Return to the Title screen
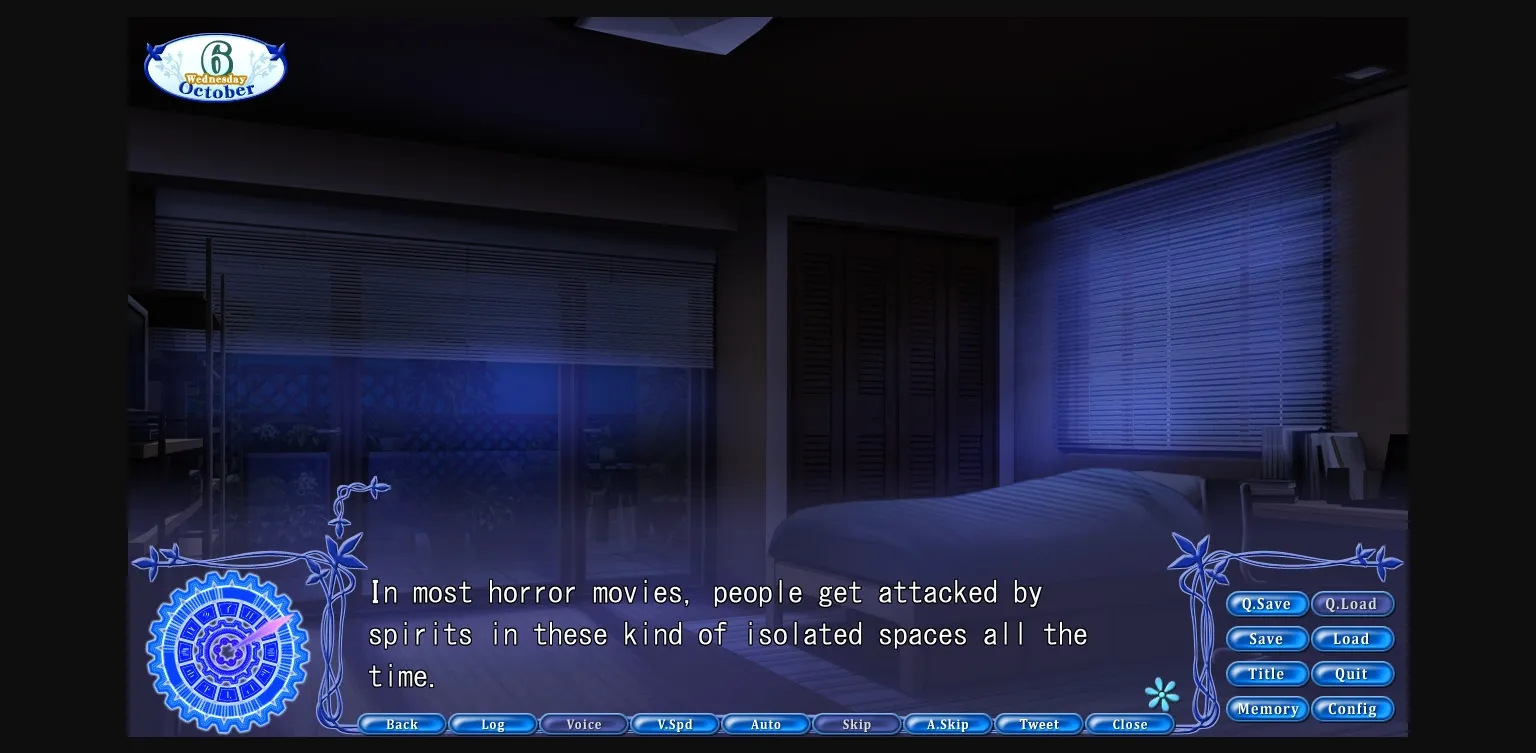 click(1267, 674)
